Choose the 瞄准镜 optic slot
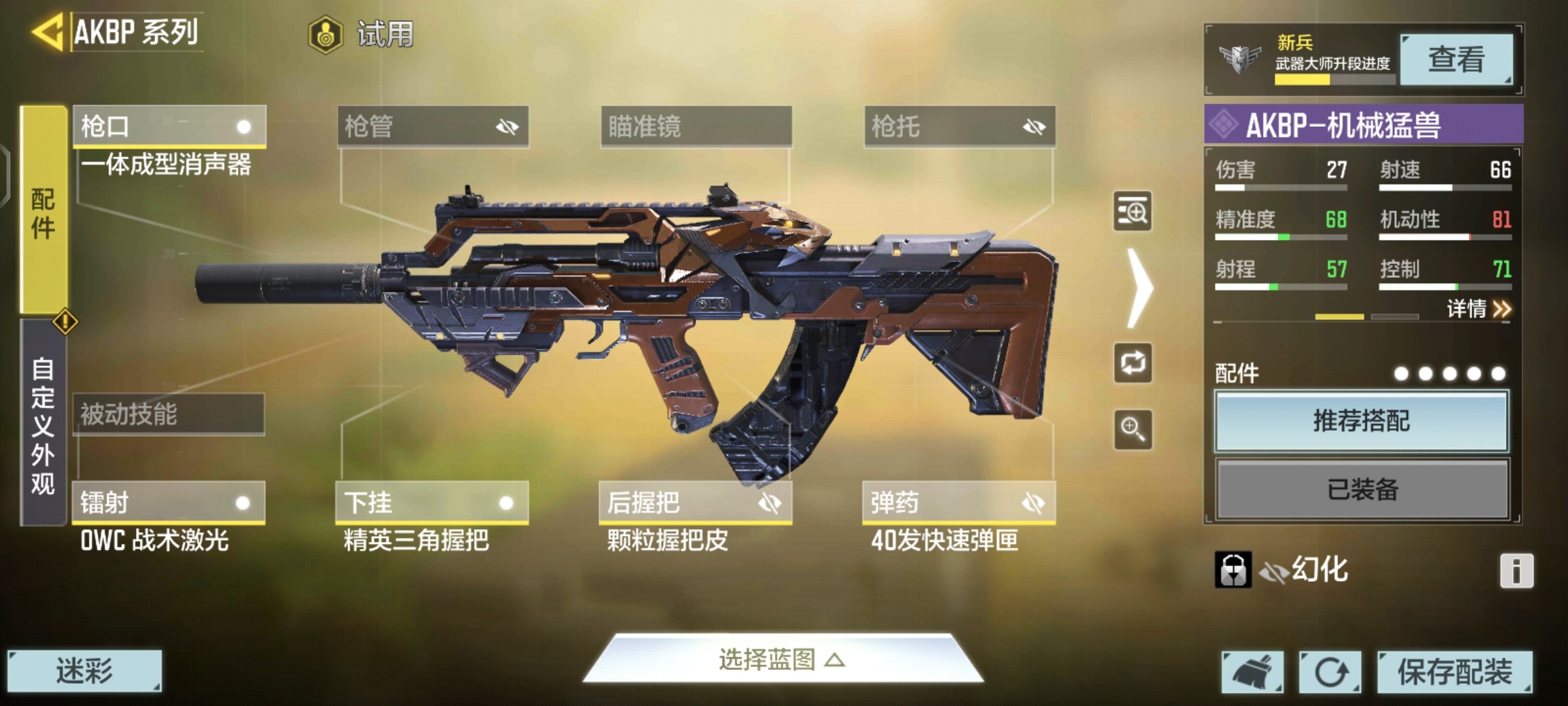The height and width of the screenshot is (706, 1568). click(696, 126)
